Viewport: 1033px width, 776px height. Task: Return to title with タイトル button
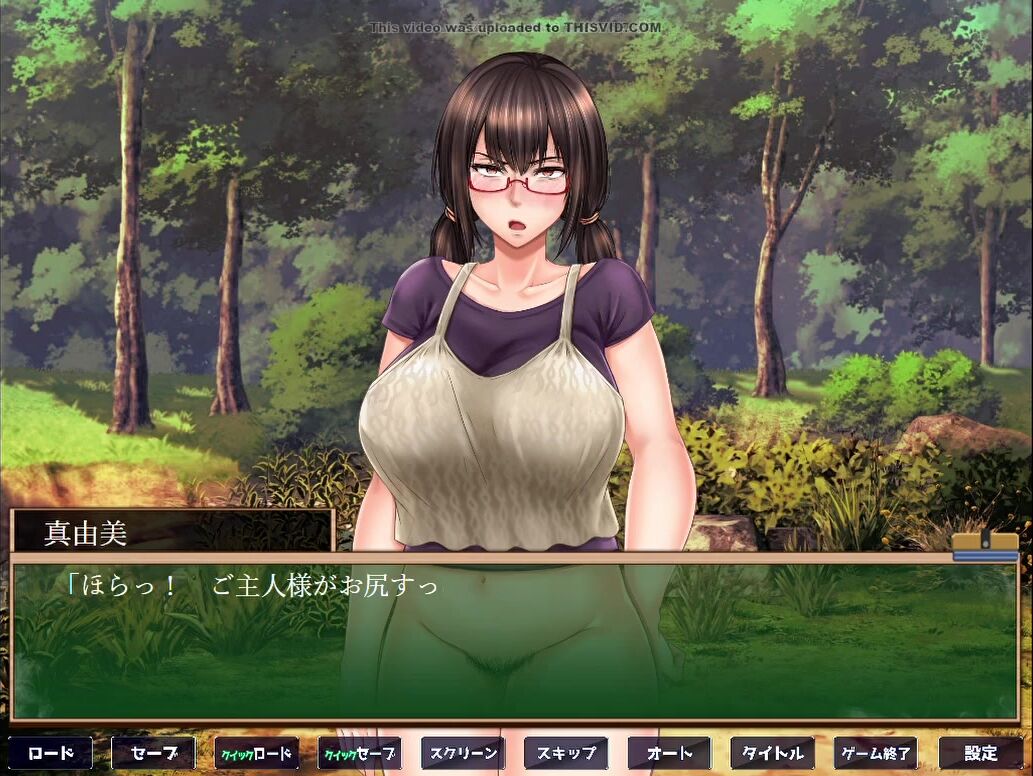tap(773, 753)
